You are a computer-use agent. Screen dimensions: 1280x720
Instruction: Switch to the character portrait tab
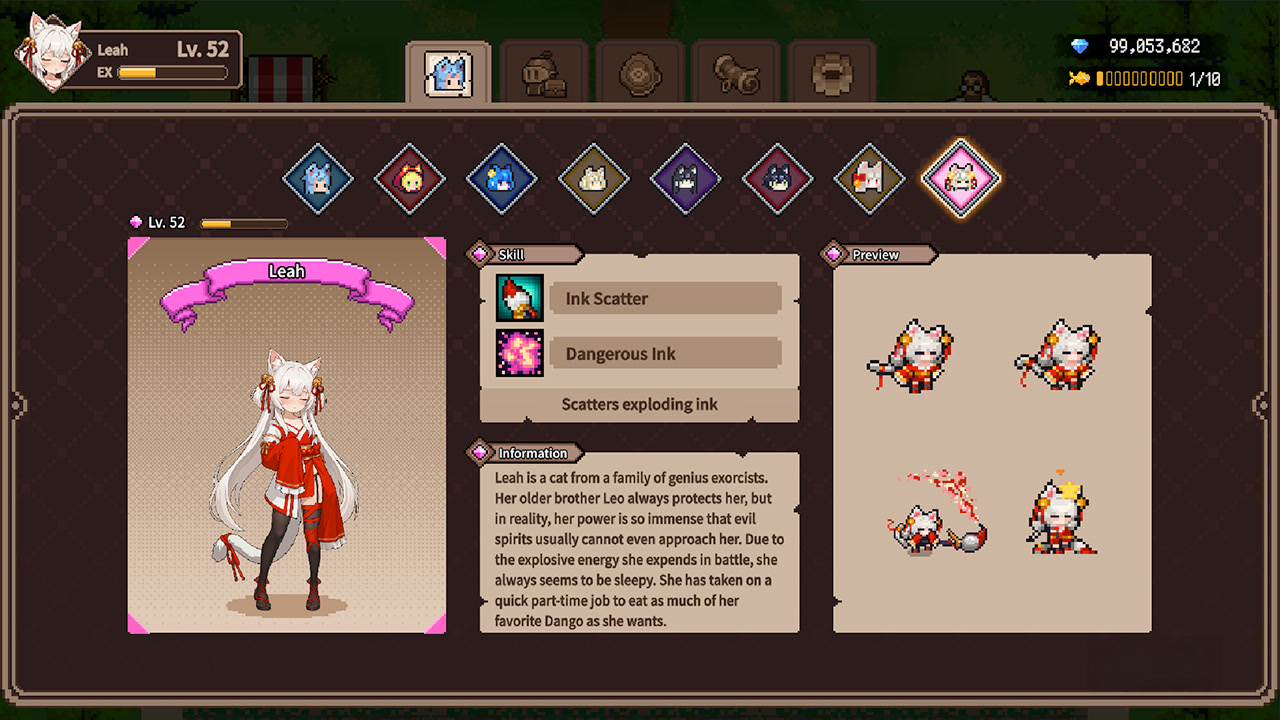pyautogui.click(x=448, y=73)
